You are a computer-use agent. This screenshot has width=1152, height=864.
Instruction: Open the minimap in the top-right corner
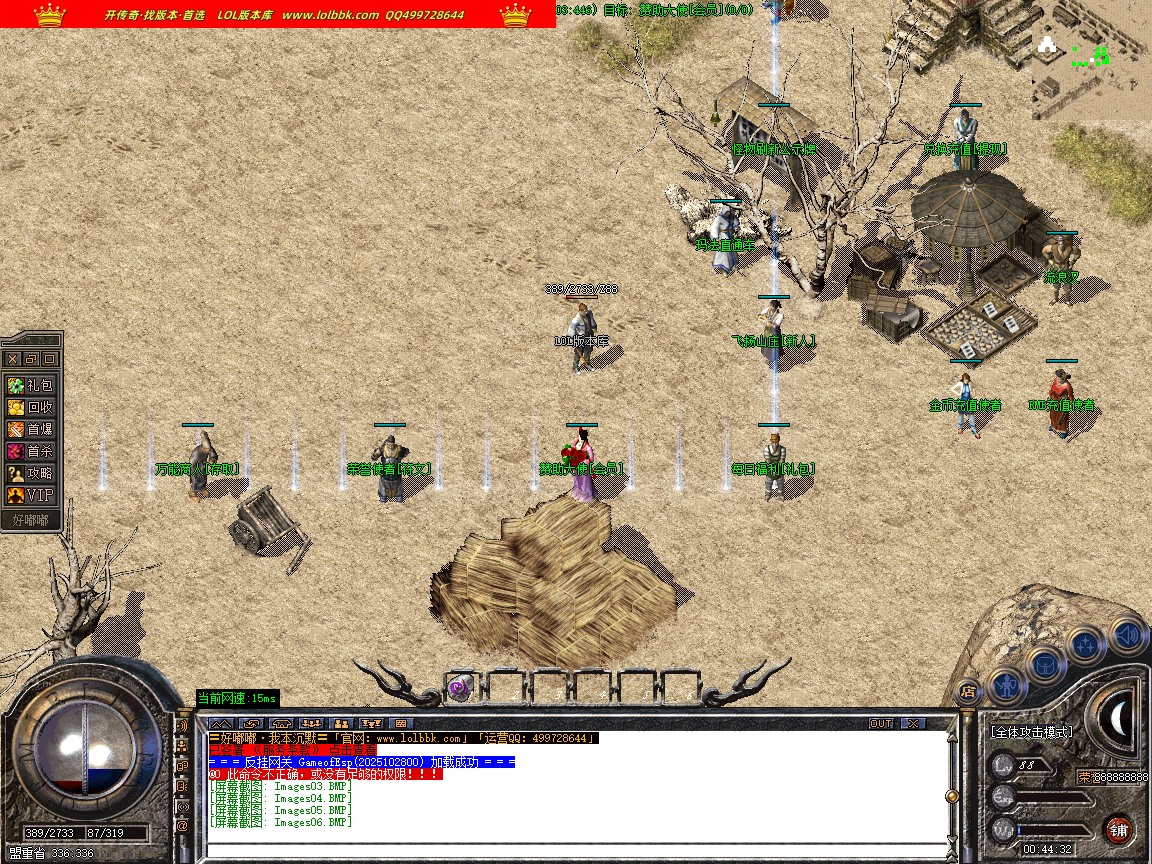click(1091, 59)
